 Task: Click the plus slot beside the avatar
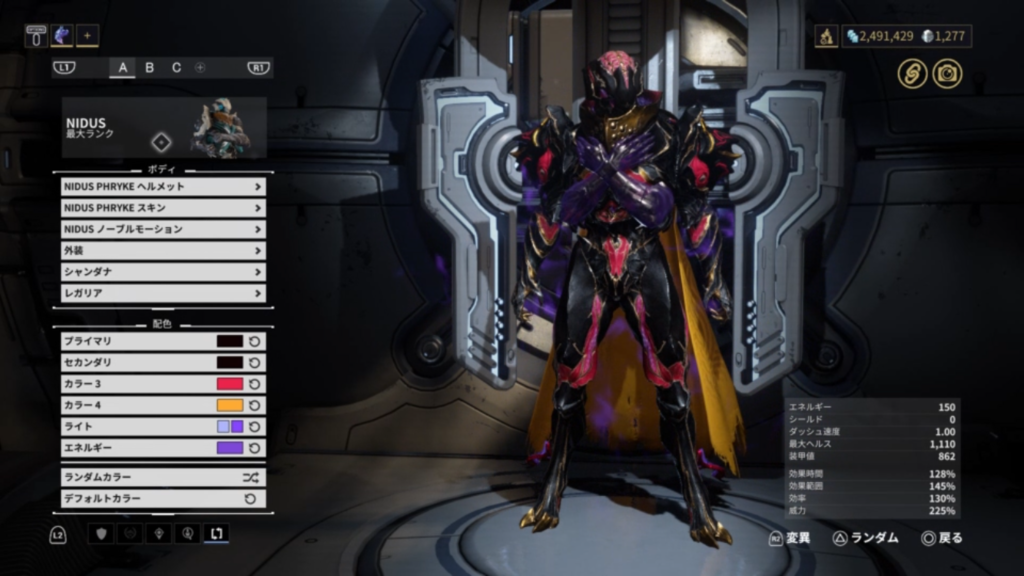coord(87,36)
